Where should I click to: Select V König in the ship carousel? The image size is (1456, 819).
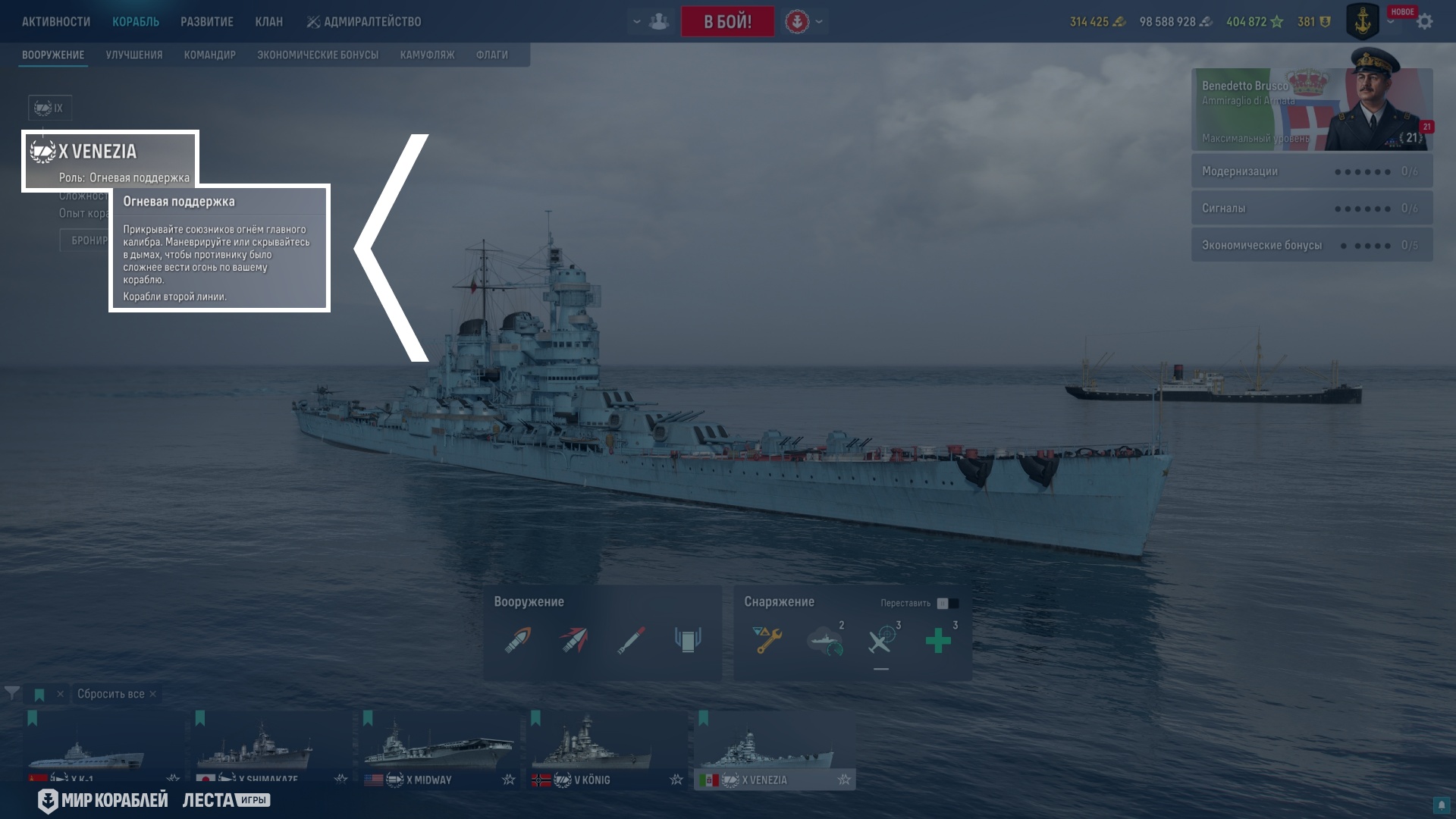click(x=604, y=750)
